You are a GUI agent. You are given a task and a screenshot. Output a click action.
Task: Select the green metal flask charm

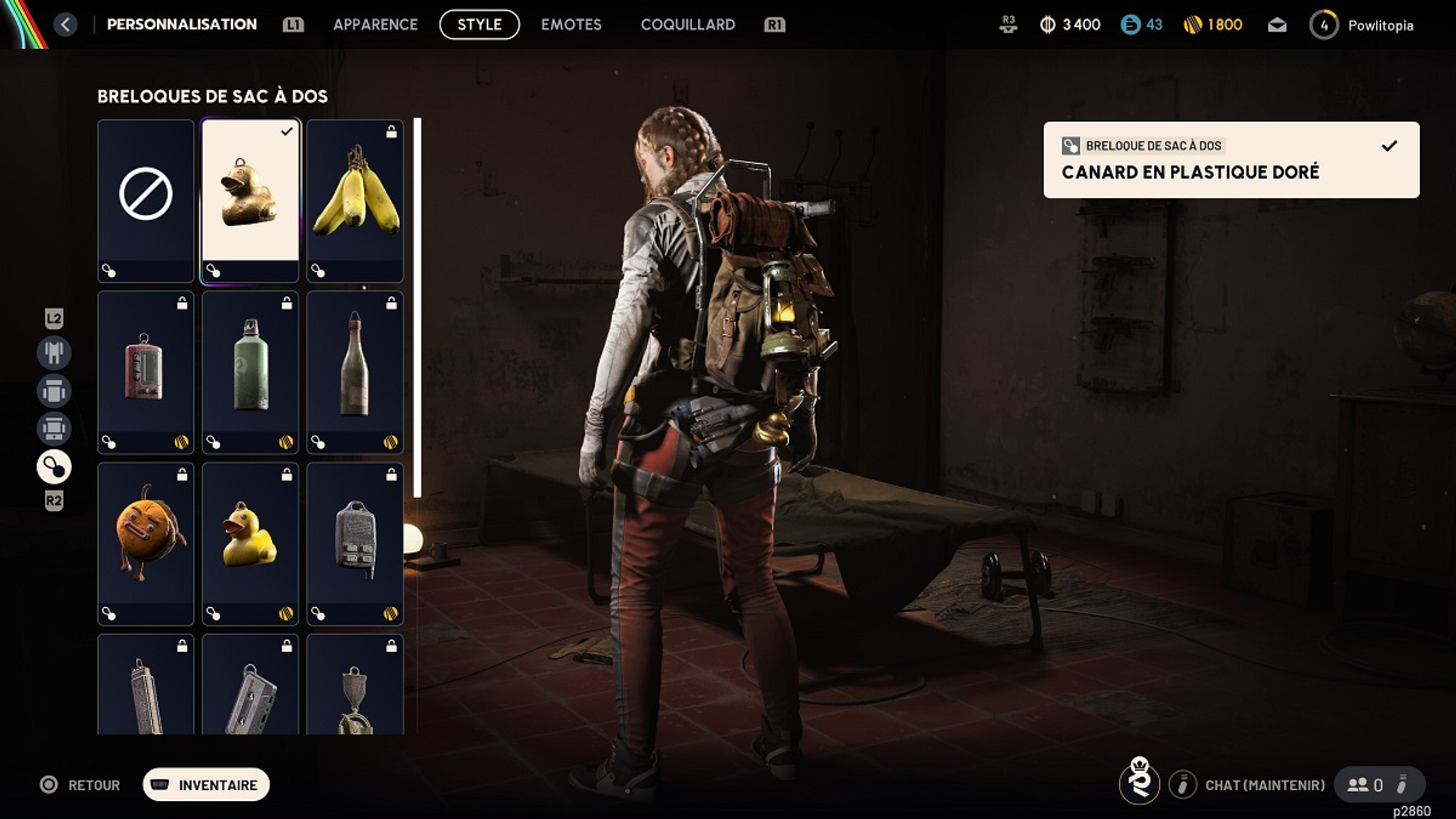(x=250, y=371)
